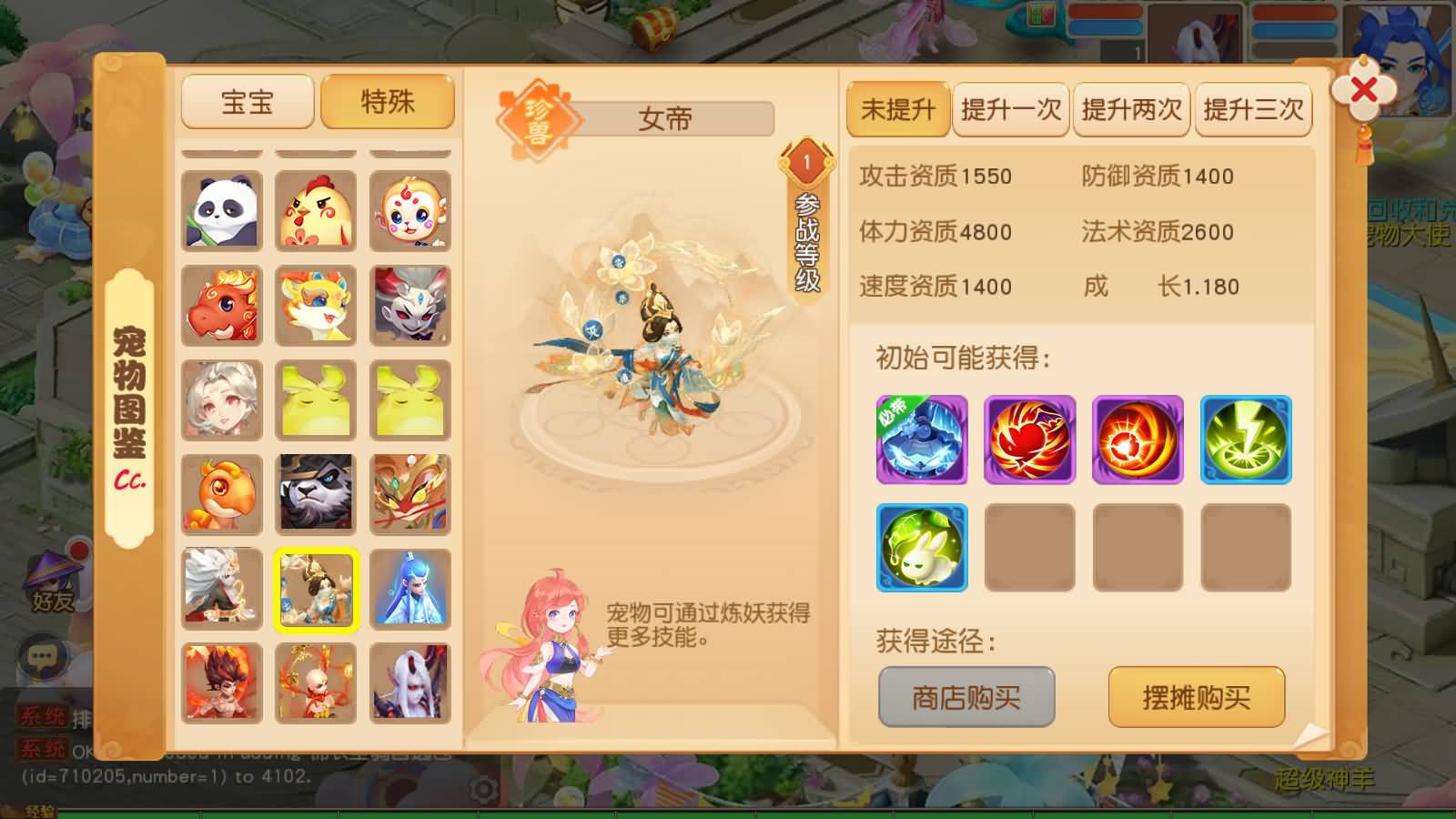This screenshot has height=819, width=1456.
Task: View the first skill icon under 初始可能获得
Action: coord(921,440)
